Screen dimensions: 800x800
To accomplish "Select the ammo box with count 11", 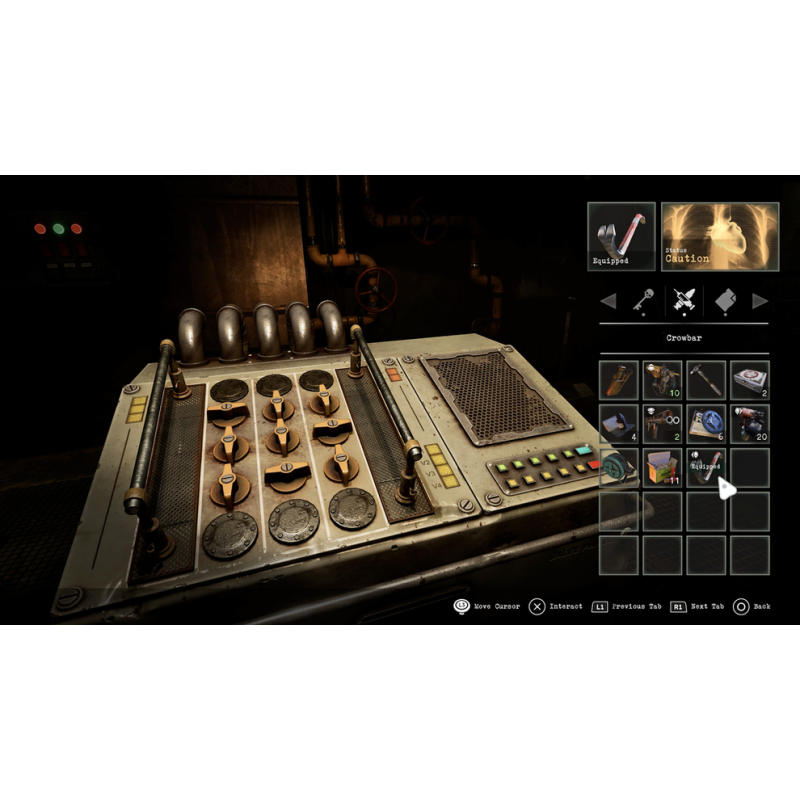I will pos(662,467).
